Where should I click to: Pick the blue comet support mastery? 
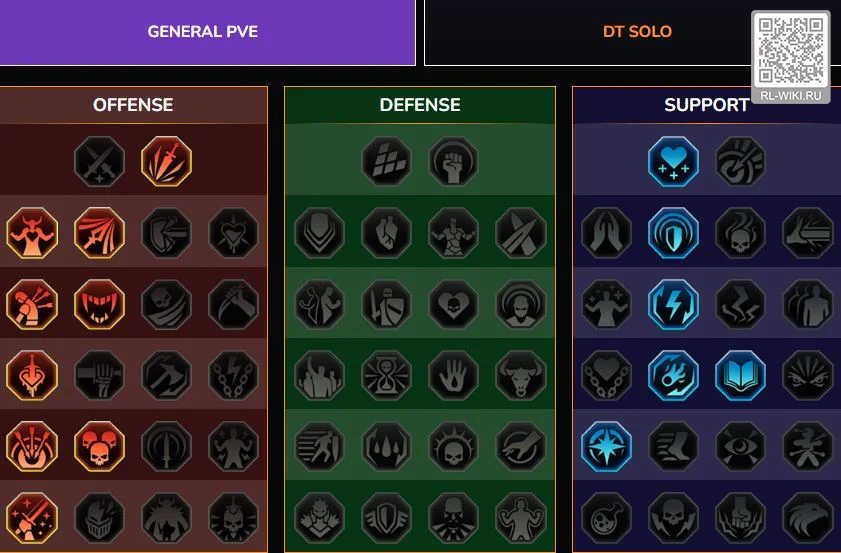[674, 375]
